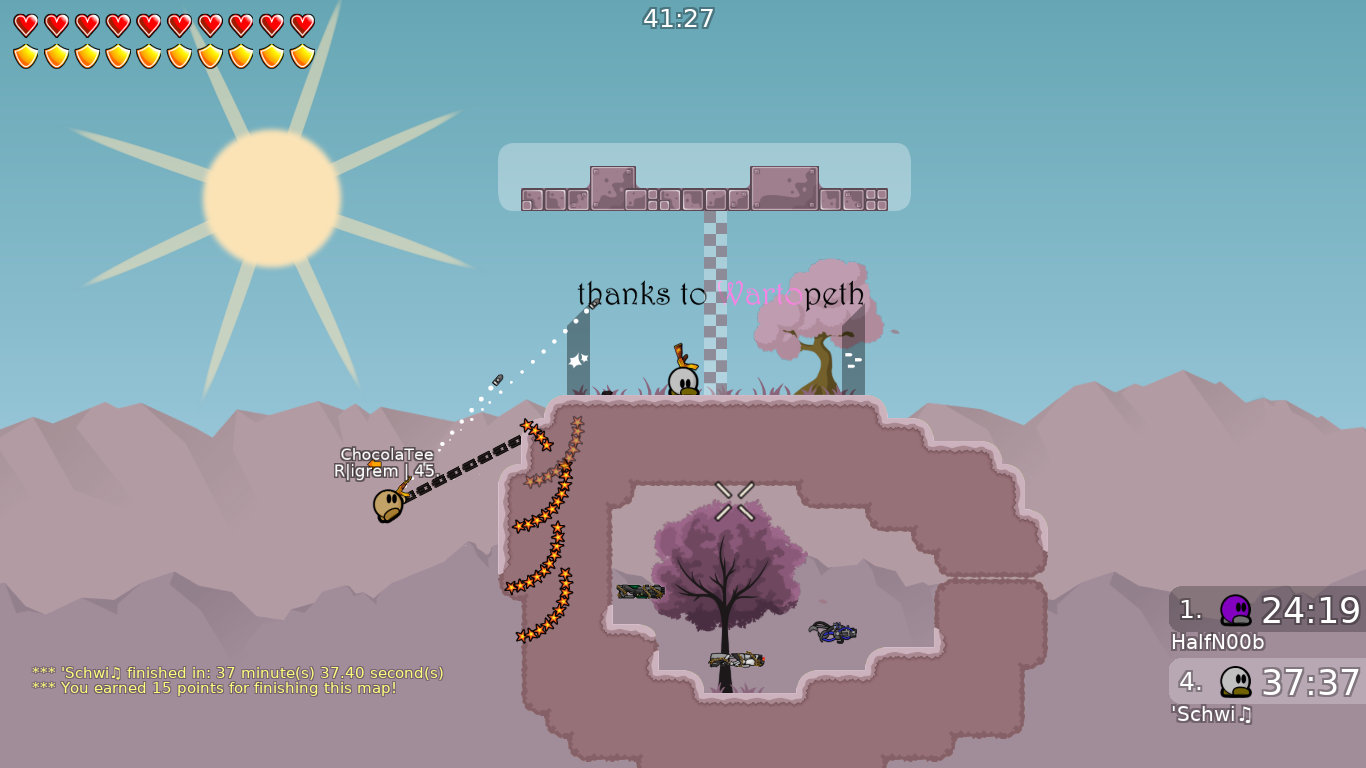Image resolution: width=1366 pixels, height=768 pixels.
Task: Click the 'thanks to Vortopeth' text
Action: point(720,295)
